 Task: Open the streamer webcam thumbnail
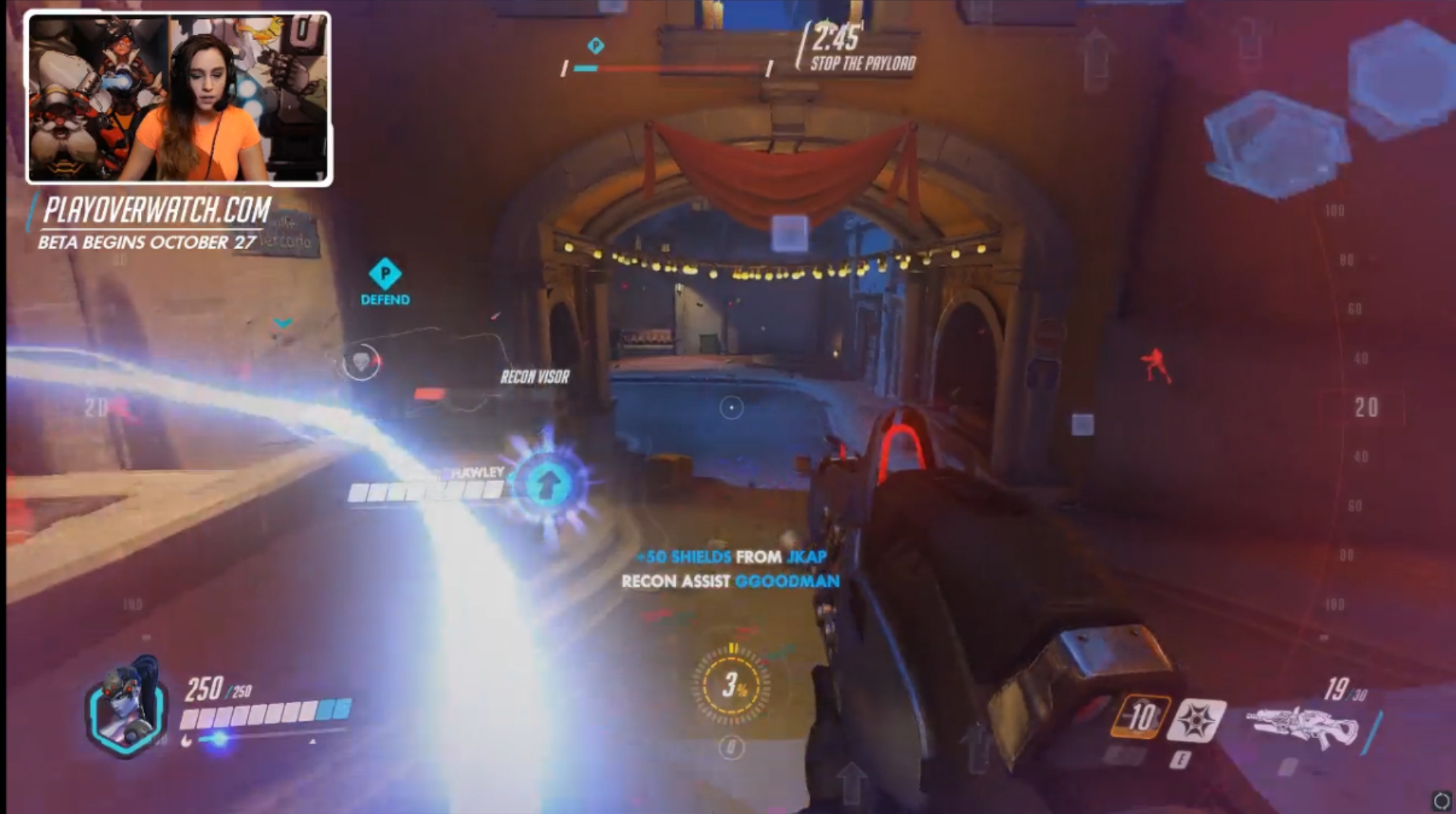179,99
